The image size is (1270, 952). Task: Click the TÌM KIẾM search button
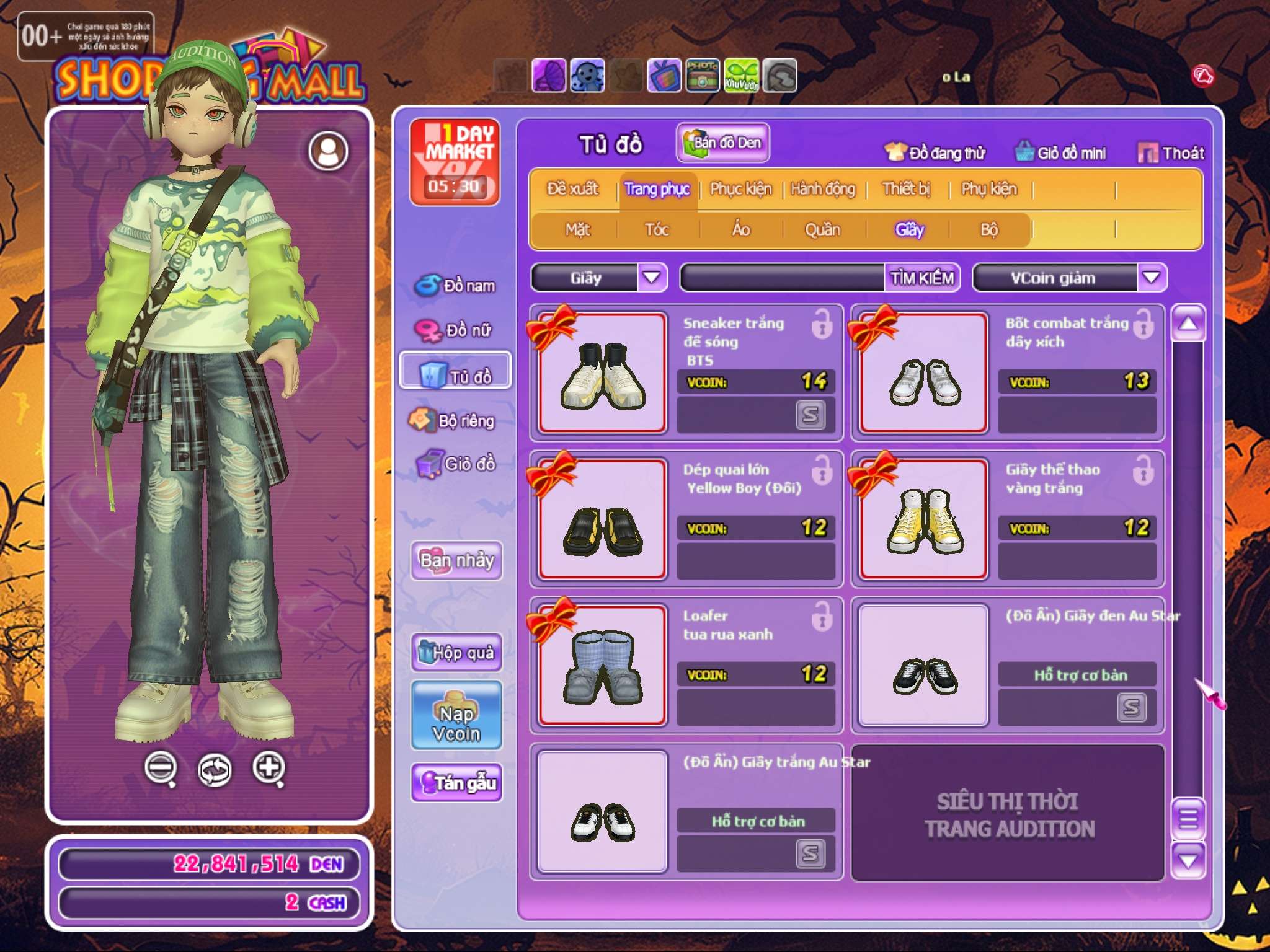pyautogui.click(x=921, y=278)
